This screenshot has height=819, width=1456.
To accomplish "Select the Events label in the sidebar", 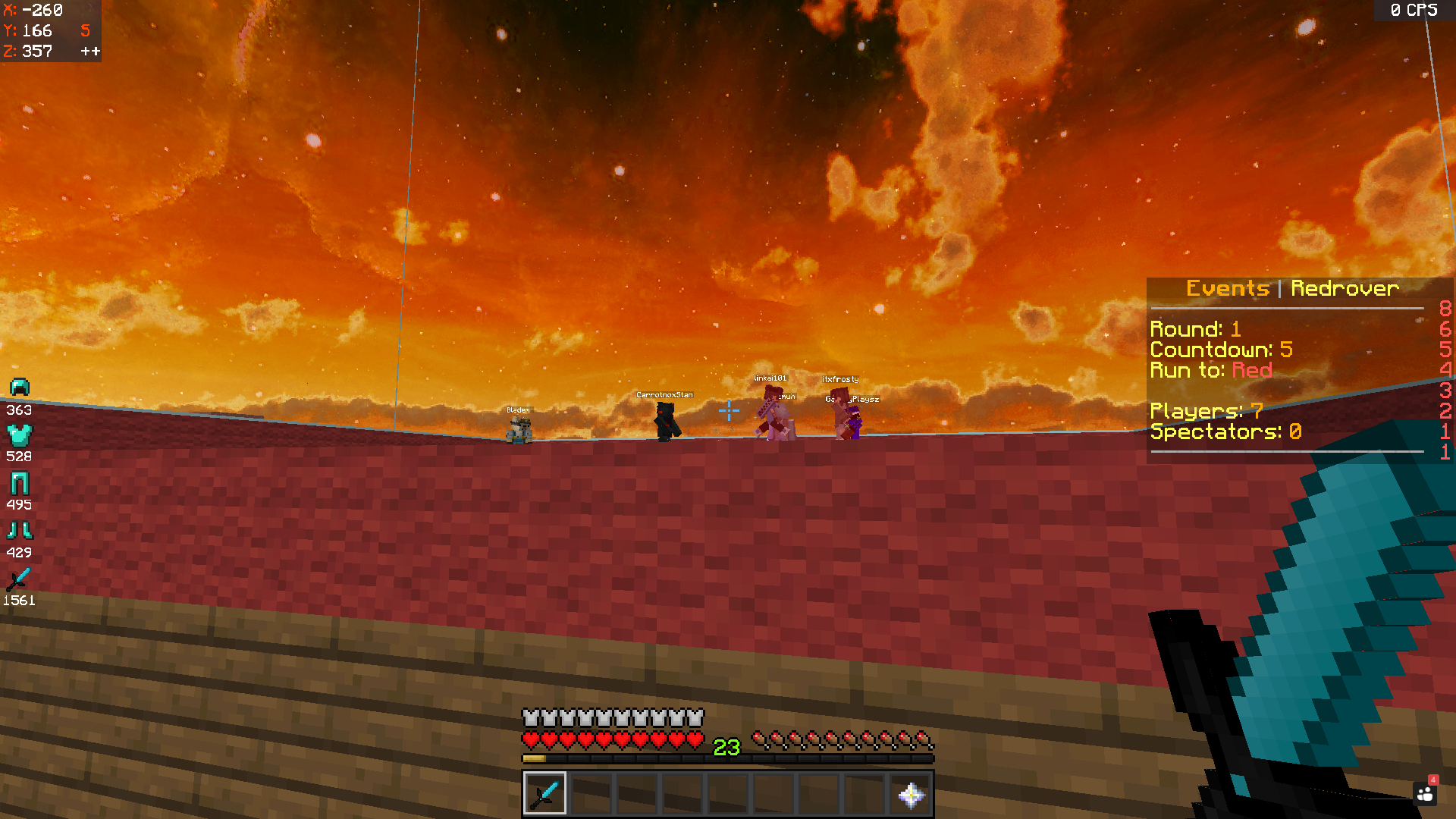I will pos(1228,288).
